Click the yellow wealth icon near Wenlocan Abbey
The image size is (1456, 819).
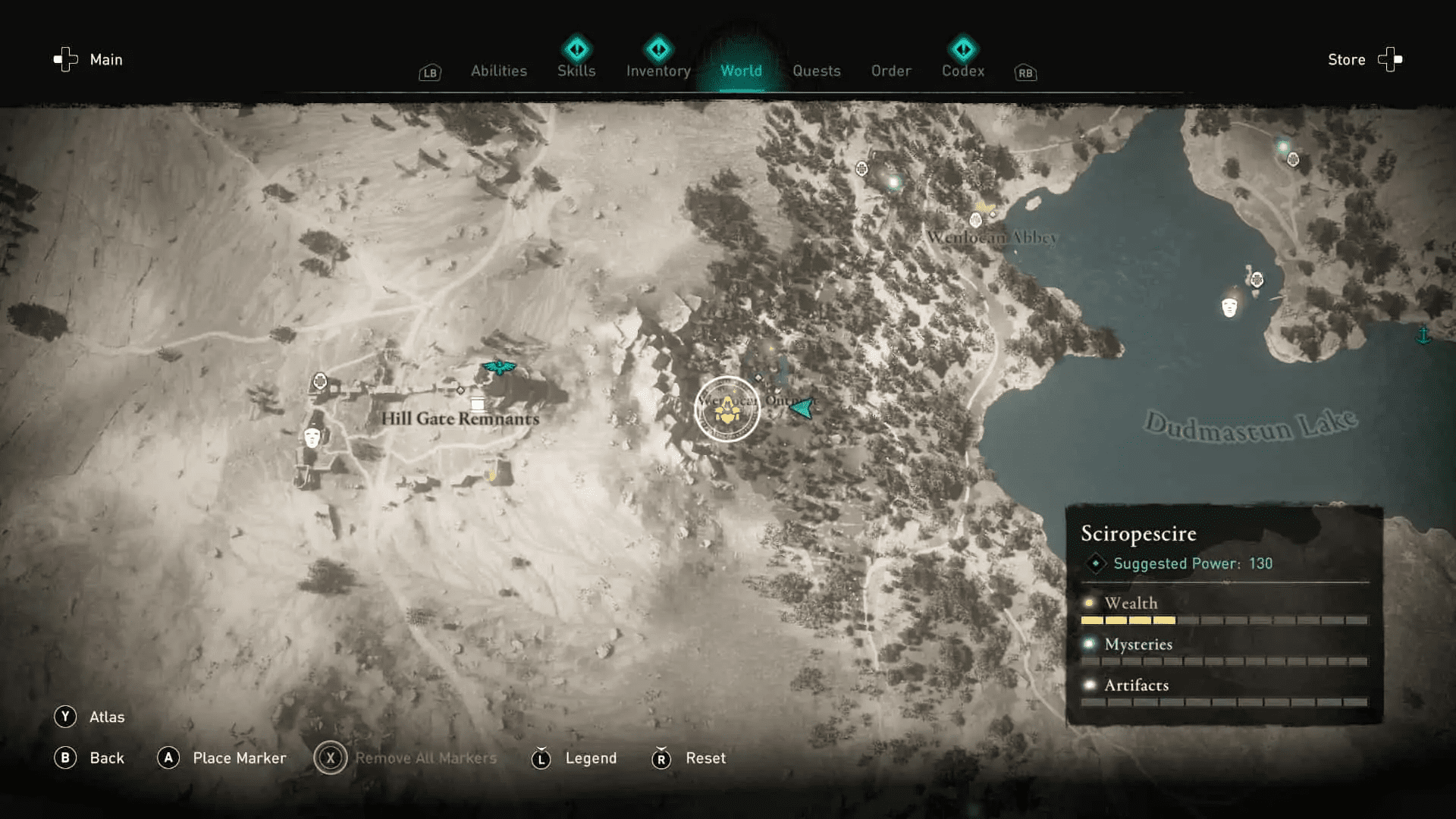pyautogui.click(x=984, y=207)
